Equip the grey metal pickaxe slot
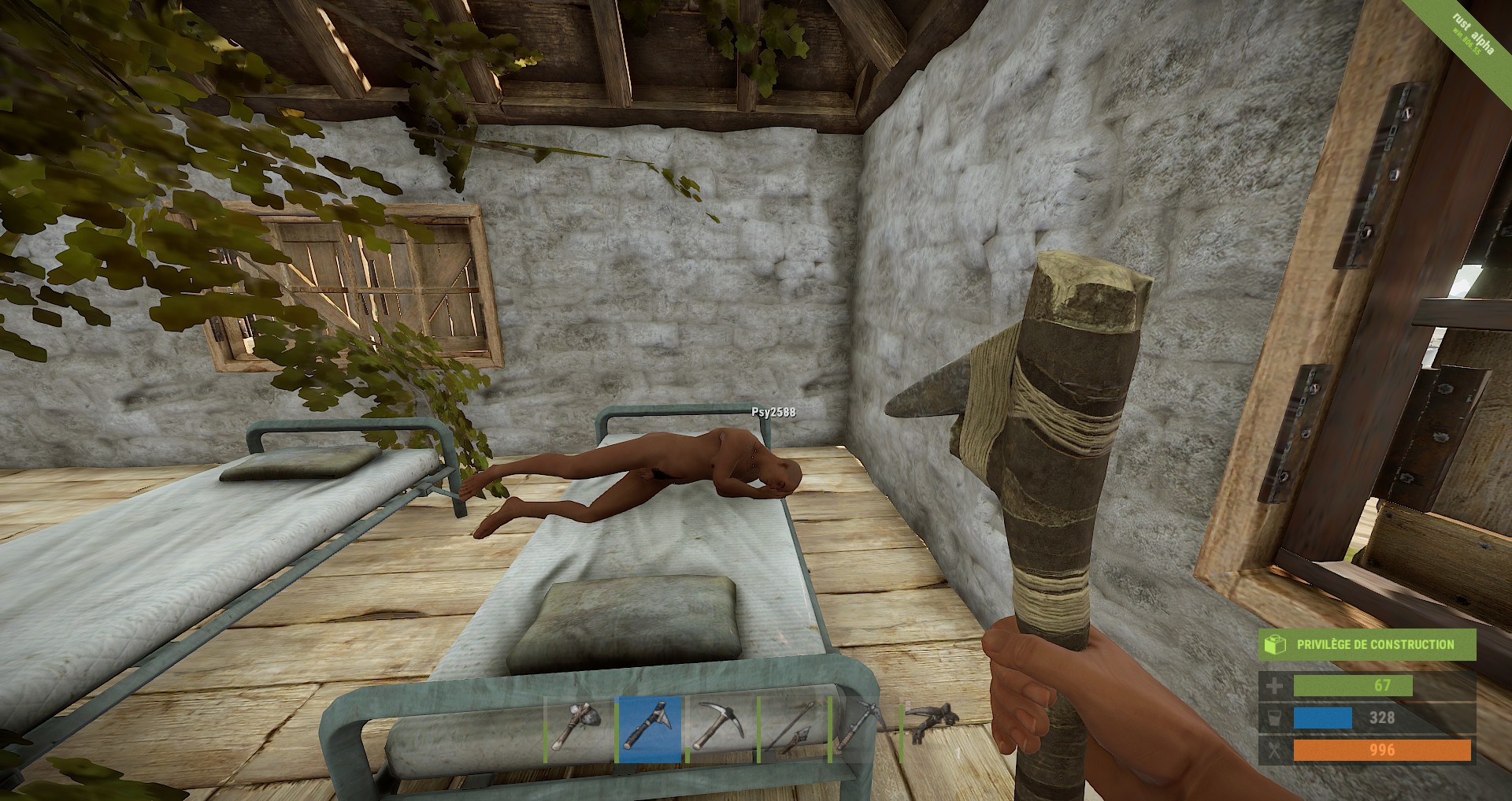Screen dimensions: 1512x801 (862, 729)
